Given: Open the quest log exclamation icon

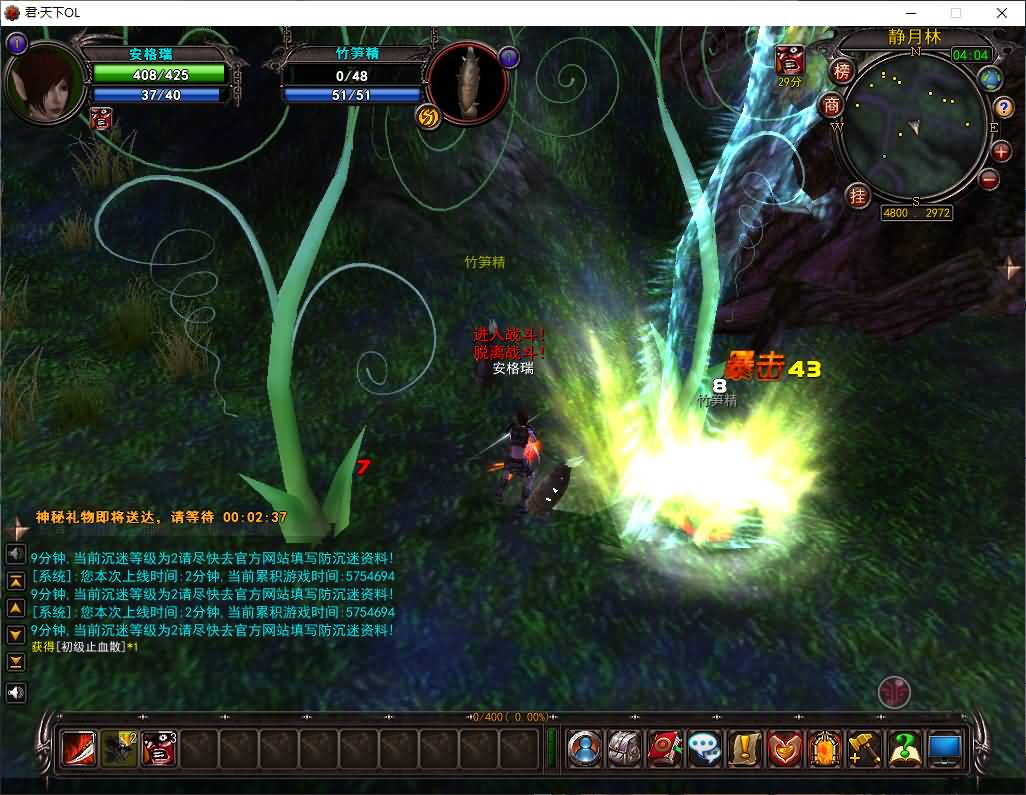Looking at the screenshot, I should 745,748.
